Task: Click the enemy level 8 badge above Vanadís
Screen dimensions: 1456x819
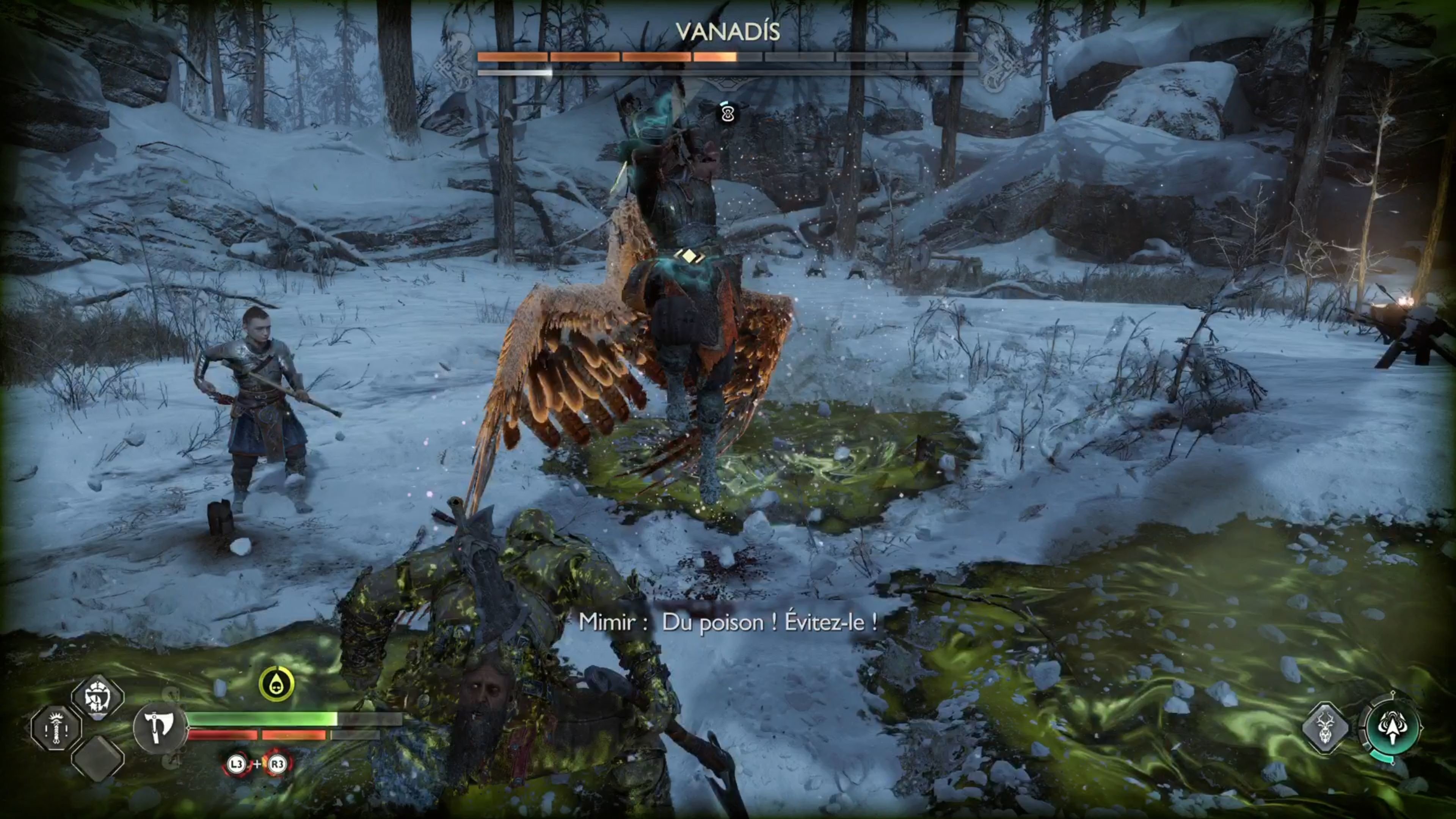Action: pyautogui.click(x=727, y=114)
